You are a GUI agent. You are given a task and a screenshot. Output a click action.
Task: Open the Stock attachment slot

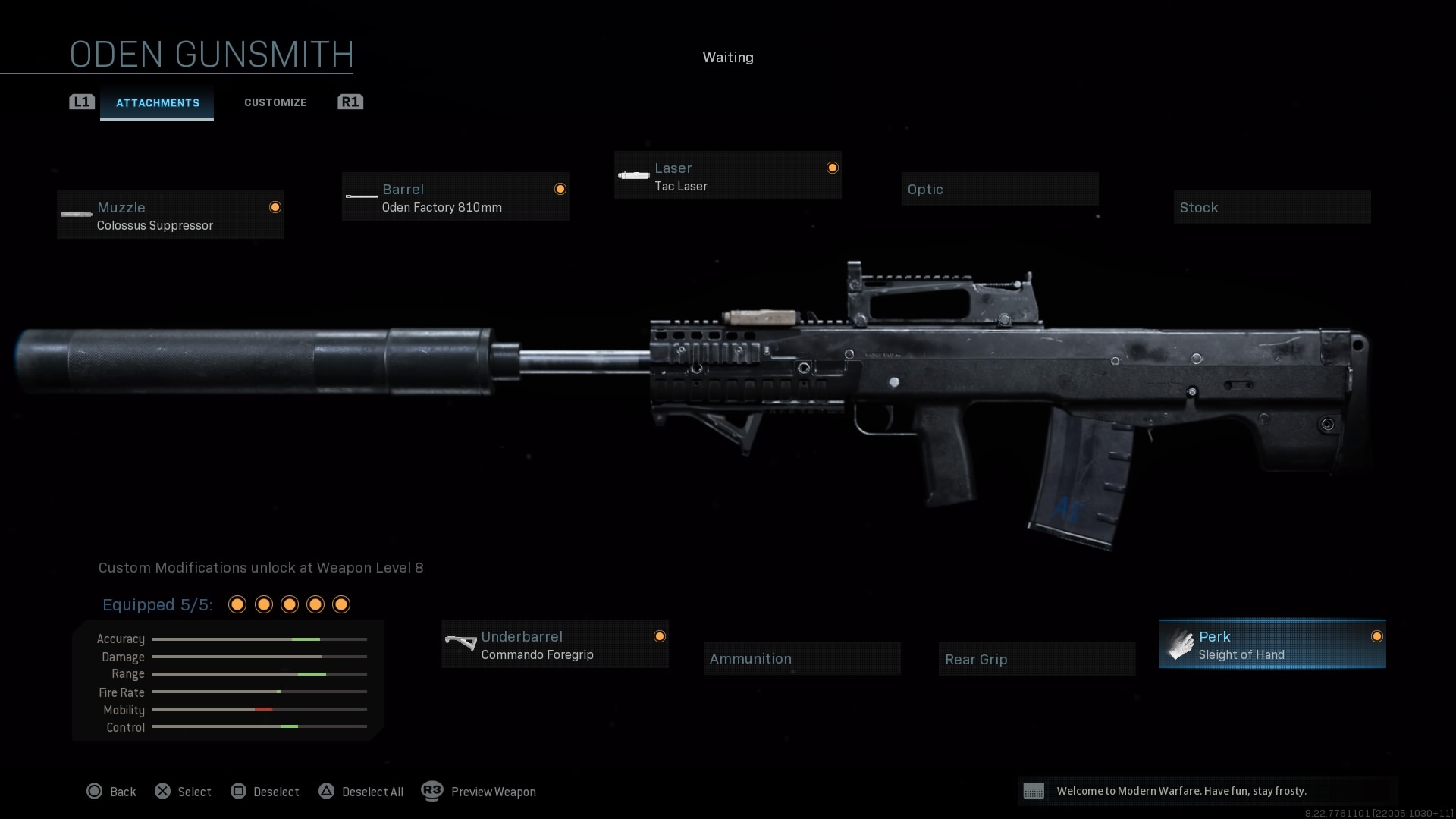1272,206
